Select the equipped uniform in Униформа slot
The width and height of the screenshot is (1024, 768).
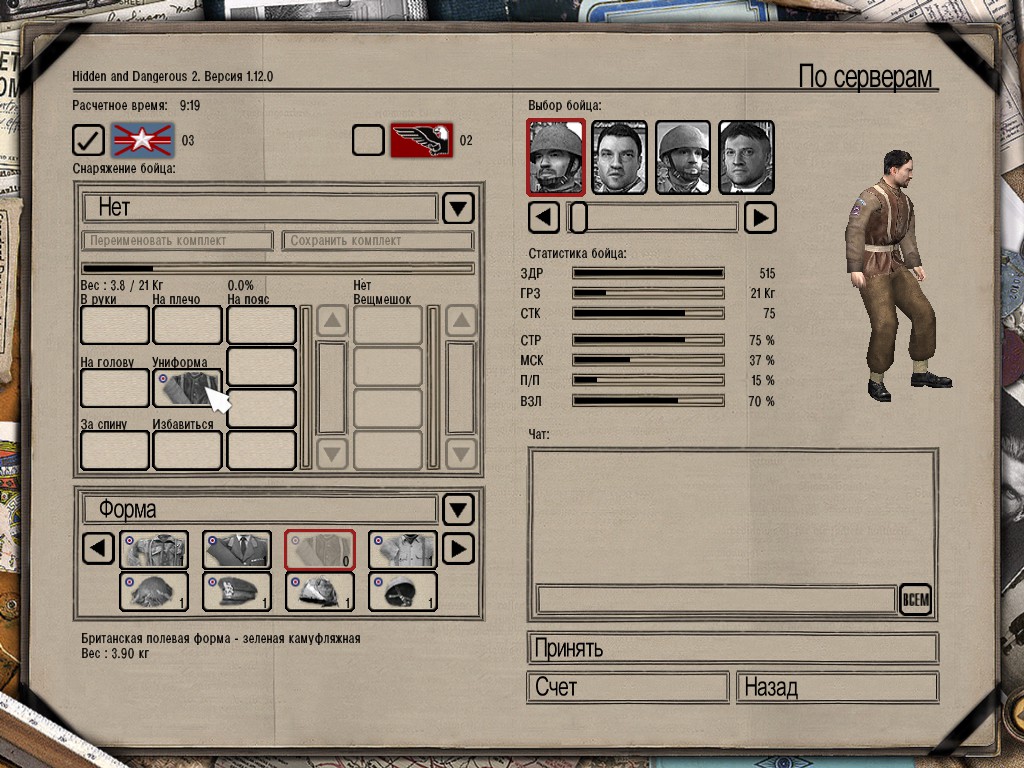point(187,388)
